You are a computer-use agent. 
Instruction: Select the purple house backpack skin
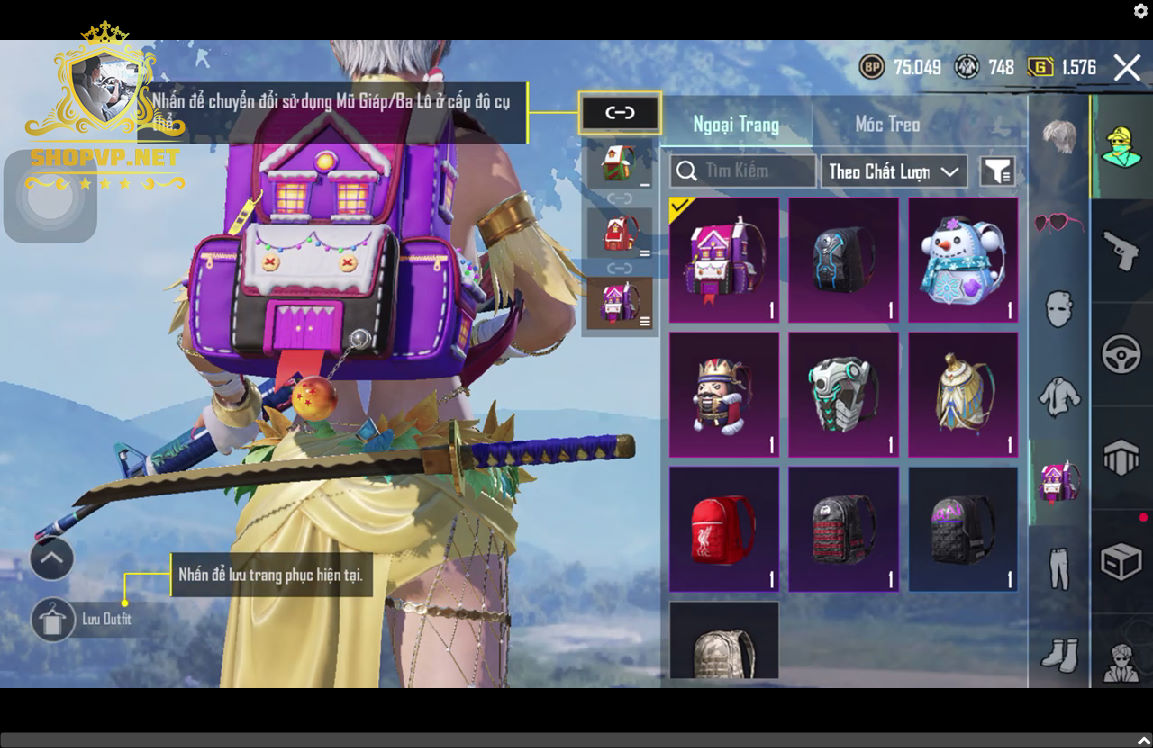tap(723, 260)
